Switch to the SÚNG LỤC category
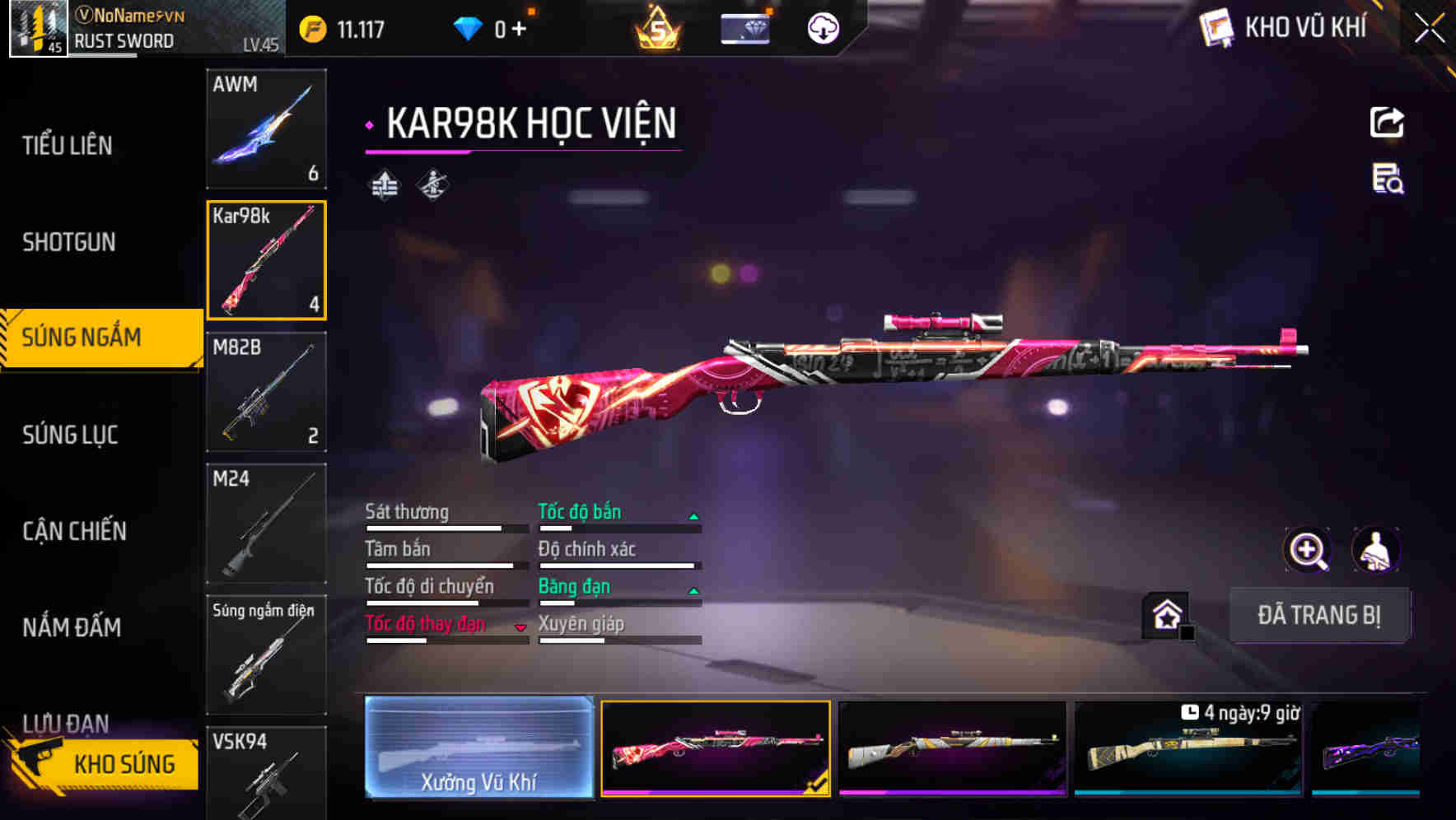The width and height of the screenshot is (1456, 820). coord(71,435)
